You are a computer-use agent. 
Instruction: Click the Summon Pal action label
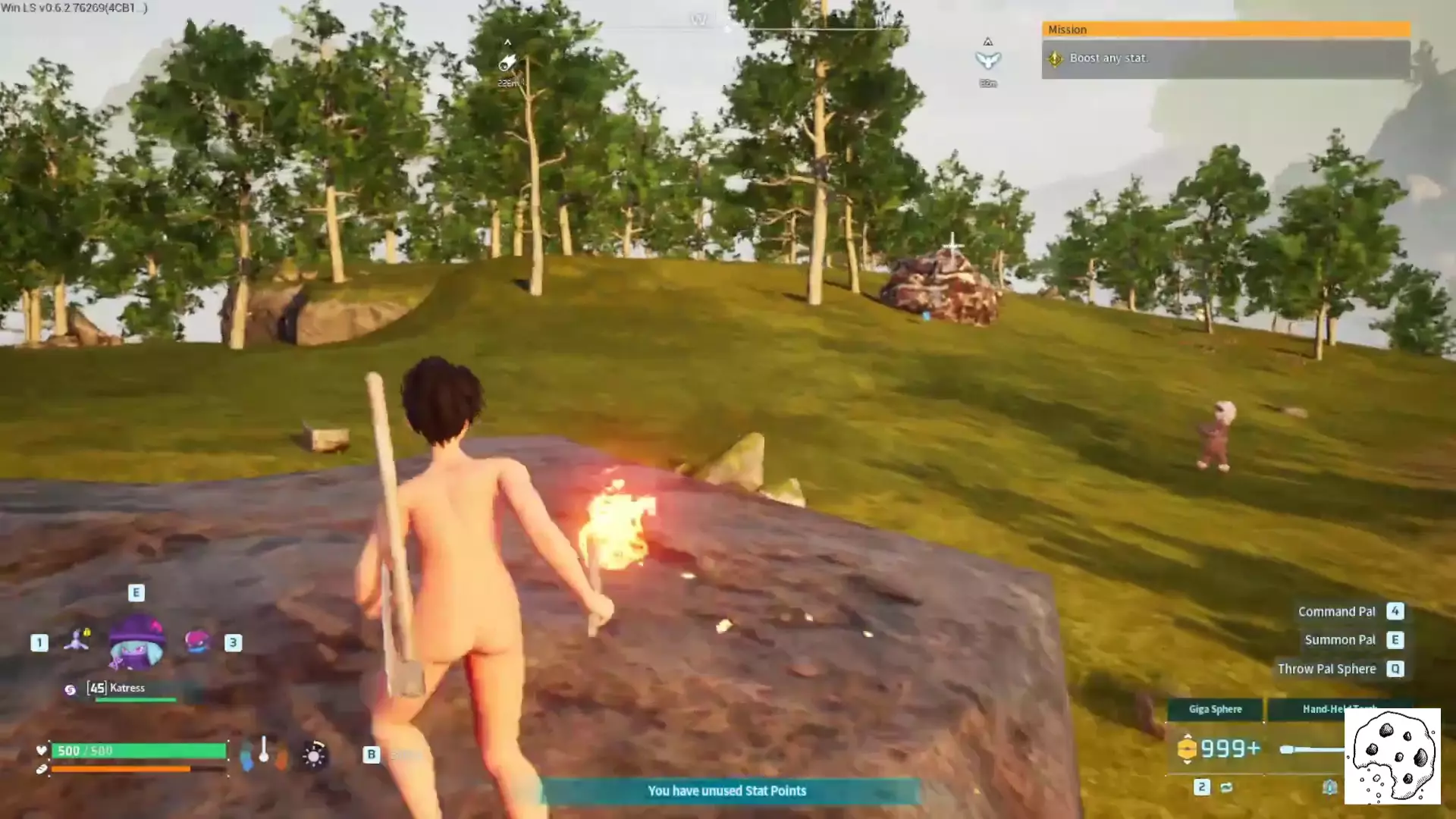[x=1339, y=640]
